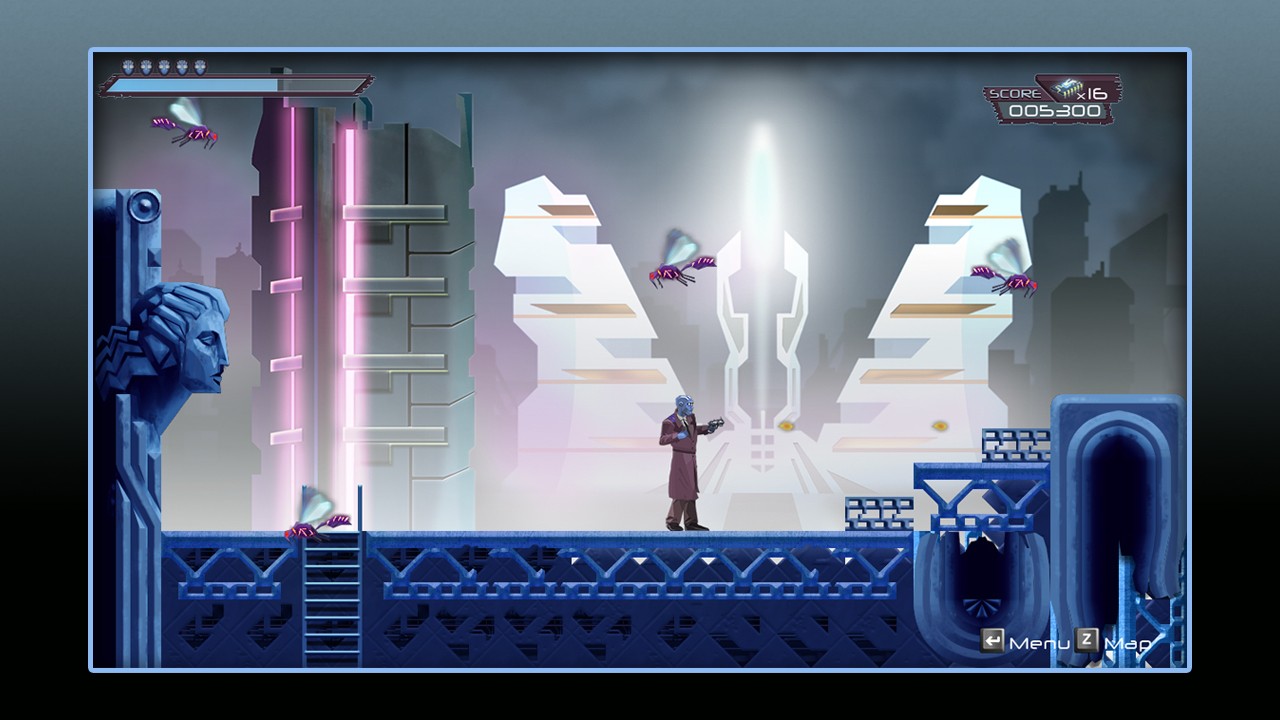The width and height of the screenshot is (1280, 720).
Task: Click the middle shield icon above the health bar
Action: (164, 66)
